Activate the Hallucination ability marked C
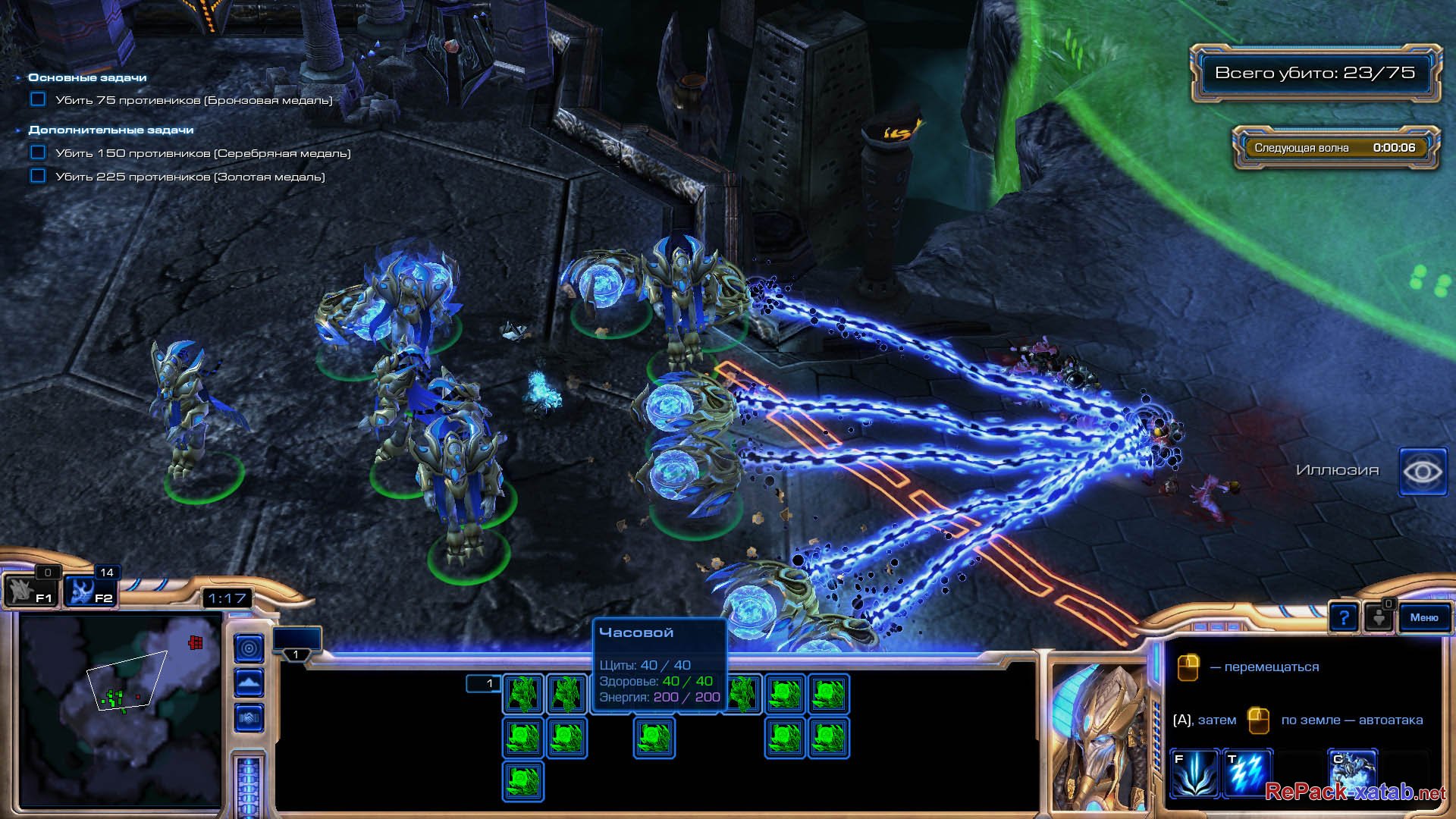 1351,770
